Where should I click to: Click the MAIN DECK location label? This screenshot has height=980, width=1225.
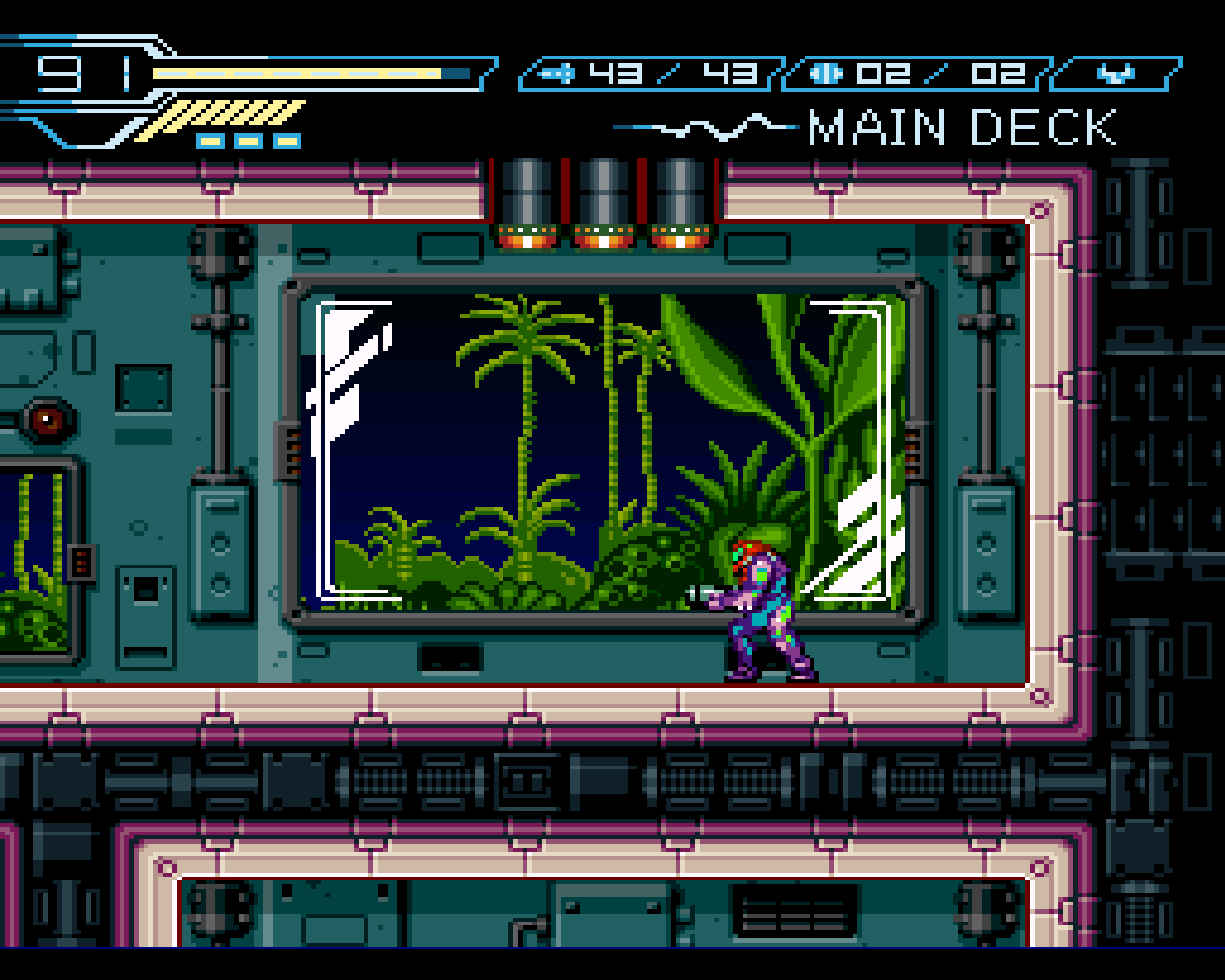[x=962, y=125]
